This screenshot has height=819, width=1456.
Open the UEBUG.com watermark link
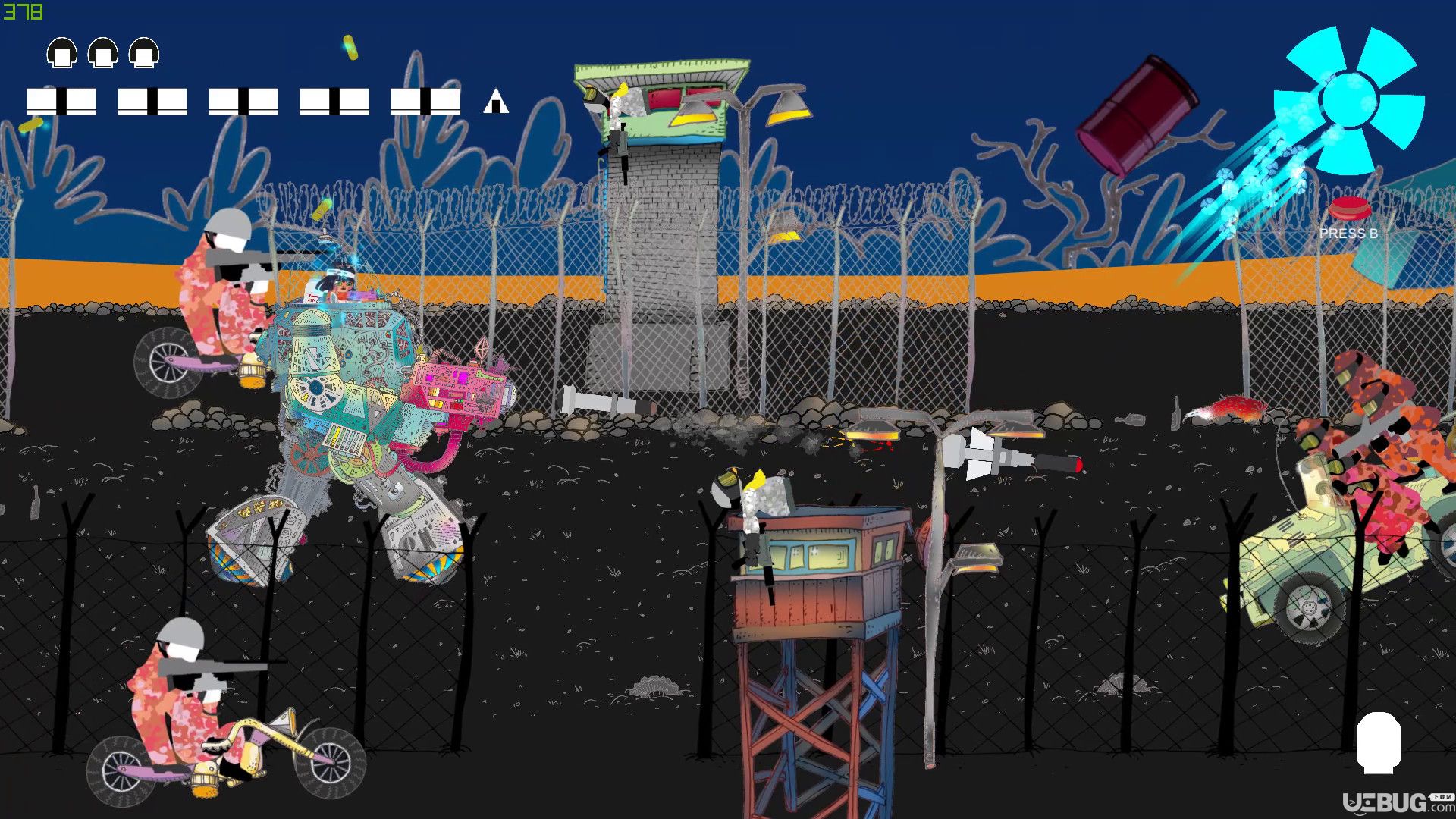tap(1397, 802)
